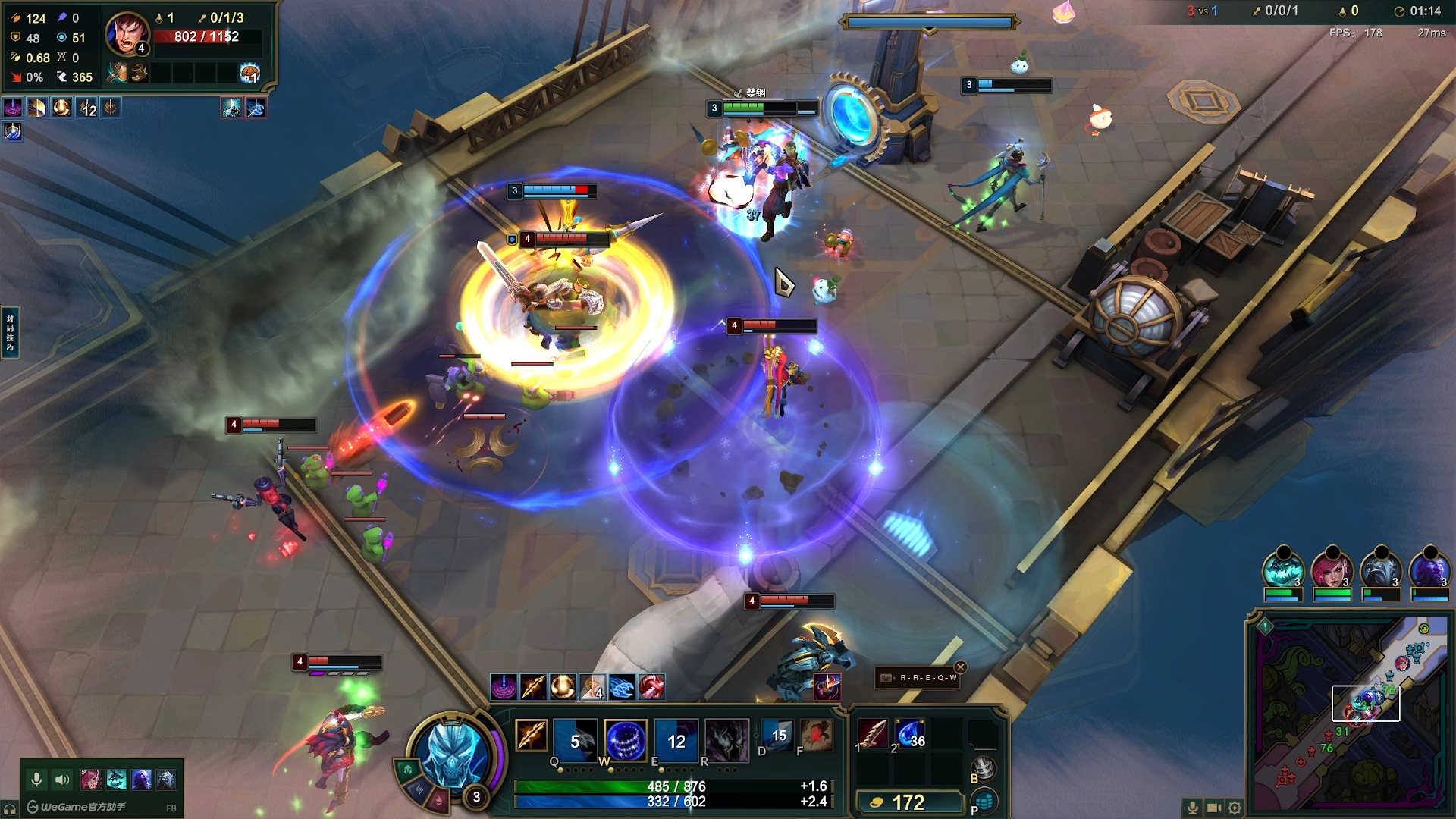
Task: Use the D summoner spell
Action: click(778, 736)
